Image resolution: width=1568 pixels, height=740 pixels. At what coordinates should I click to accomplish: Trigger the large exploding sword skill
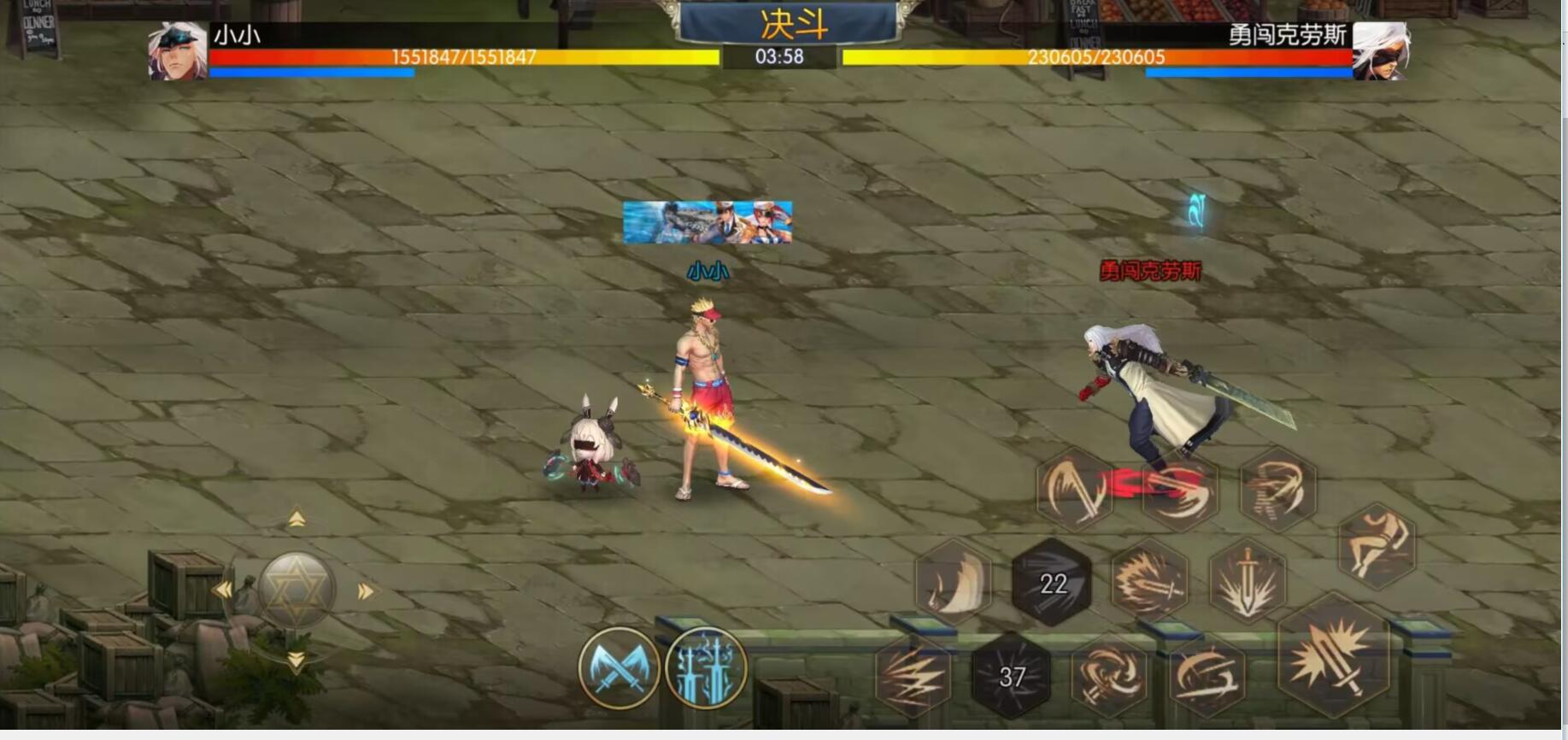point(1333,669)
